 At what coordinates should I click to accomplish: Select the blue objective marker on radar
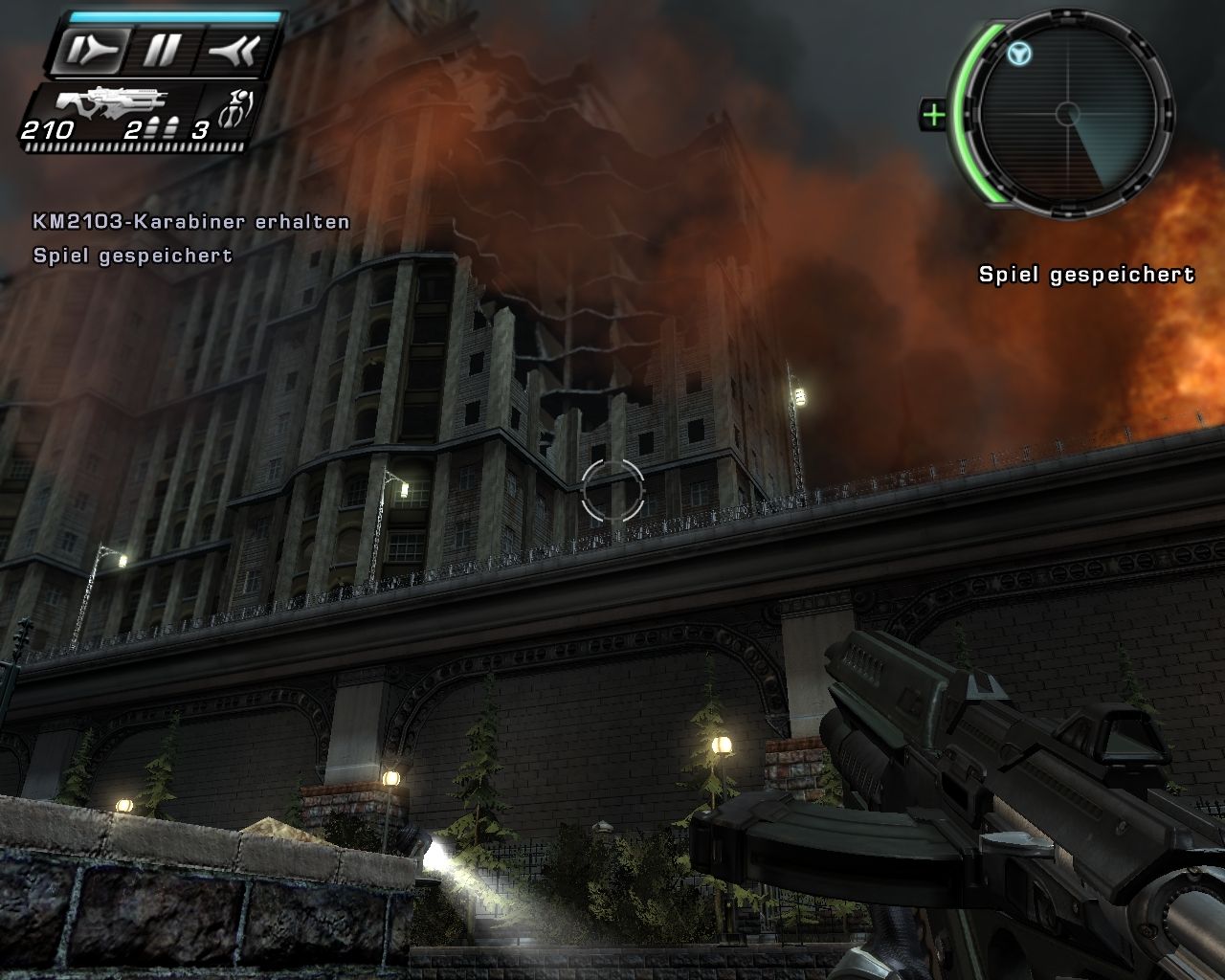[x=1019, y=56]
